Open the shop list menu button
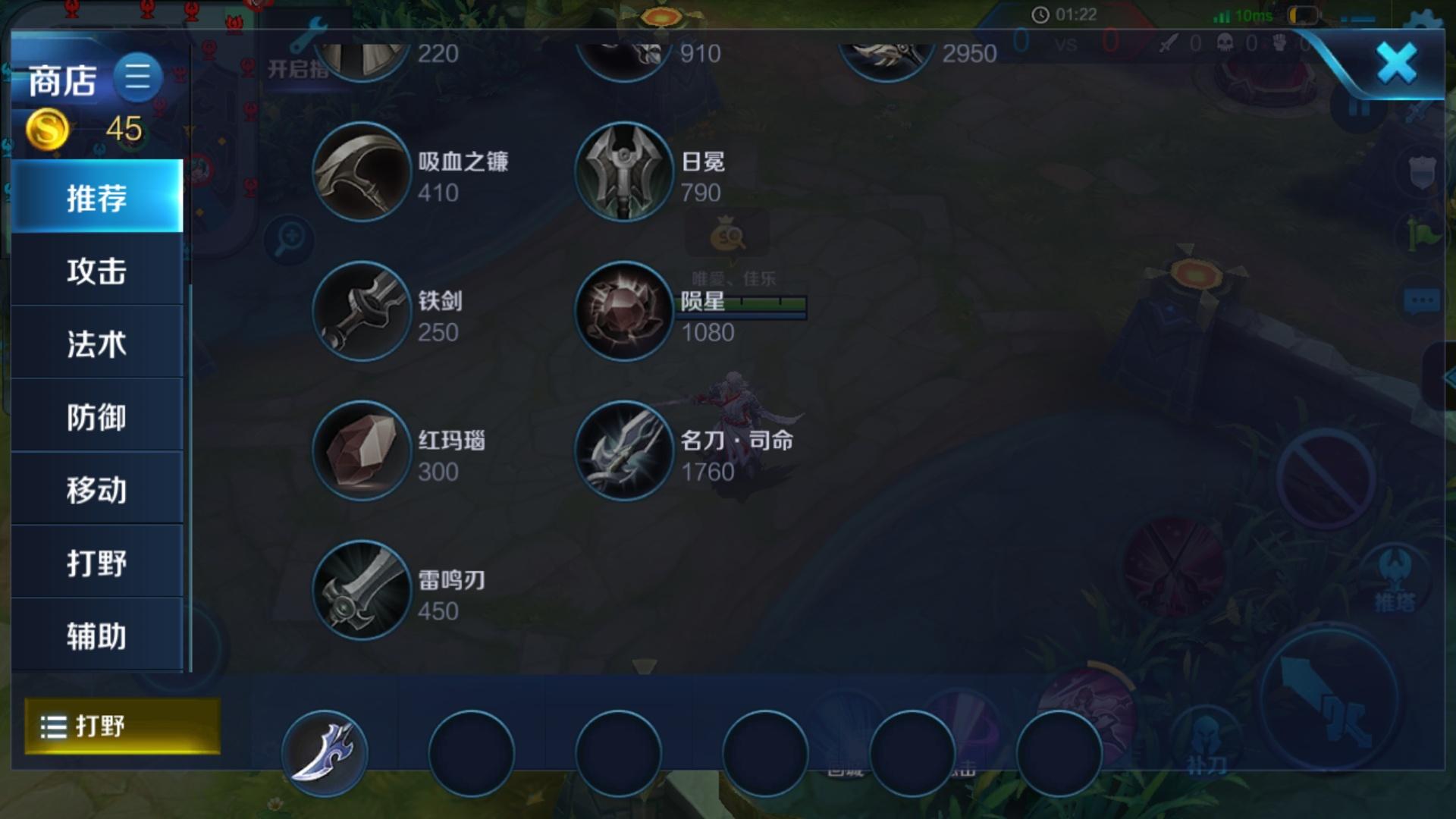Image resolution: width=1456 pixels, height=819 pixels. pyautogui.click(x=137, y=77)
